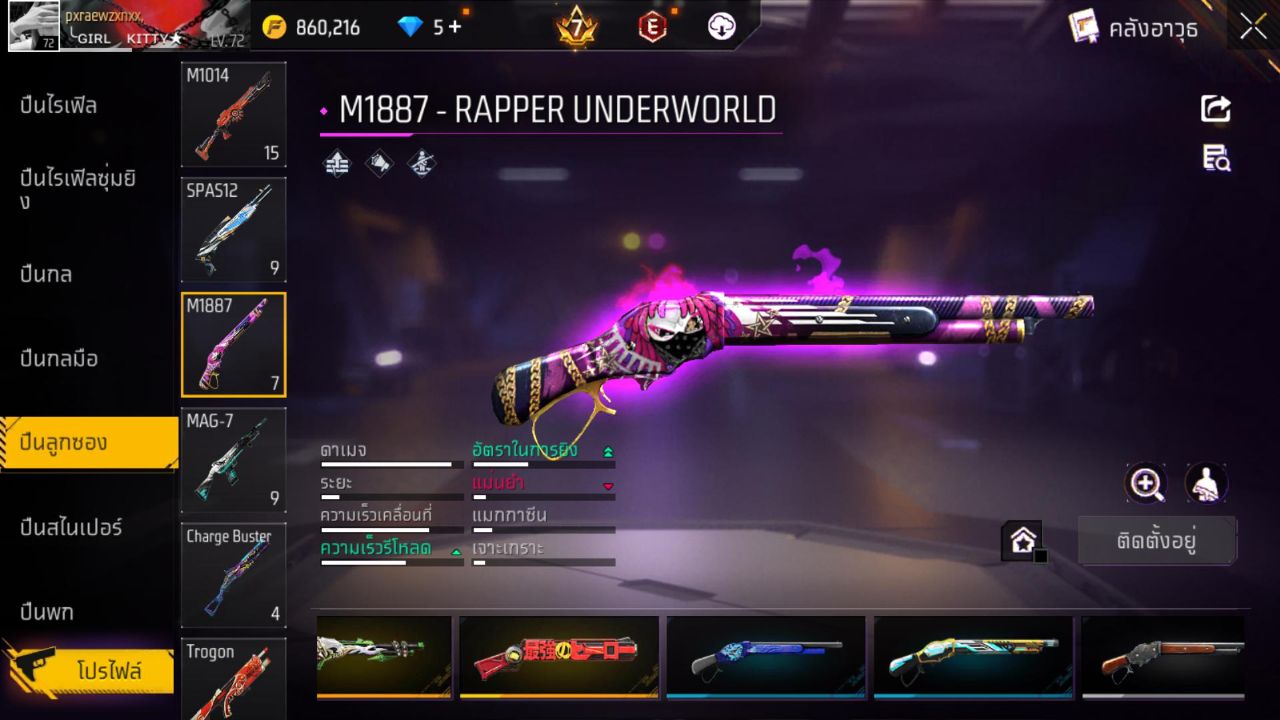
Task: Toggle the second attribute badge icon
Action: coord(379,163)
